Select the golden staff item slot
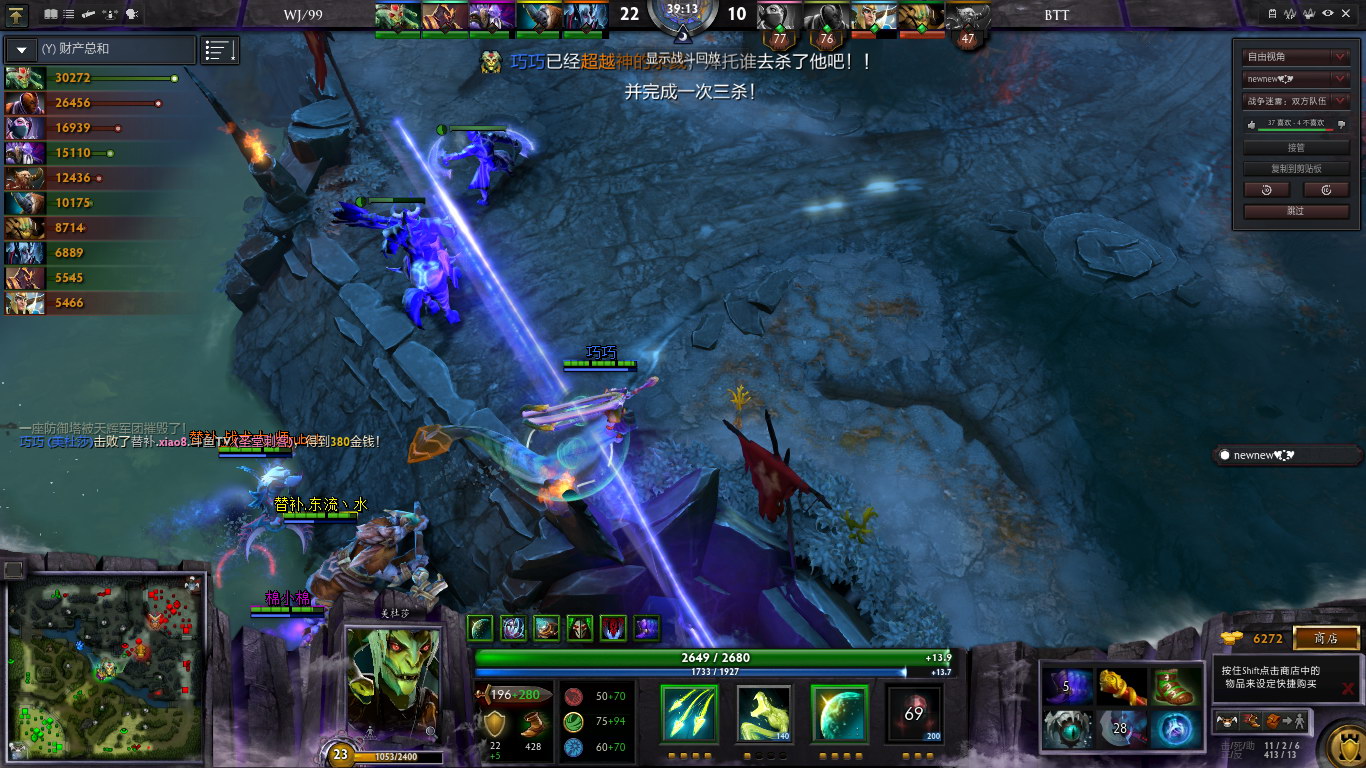The height and width of the screenshot is (768, 1366). [x=1122, y=686]
